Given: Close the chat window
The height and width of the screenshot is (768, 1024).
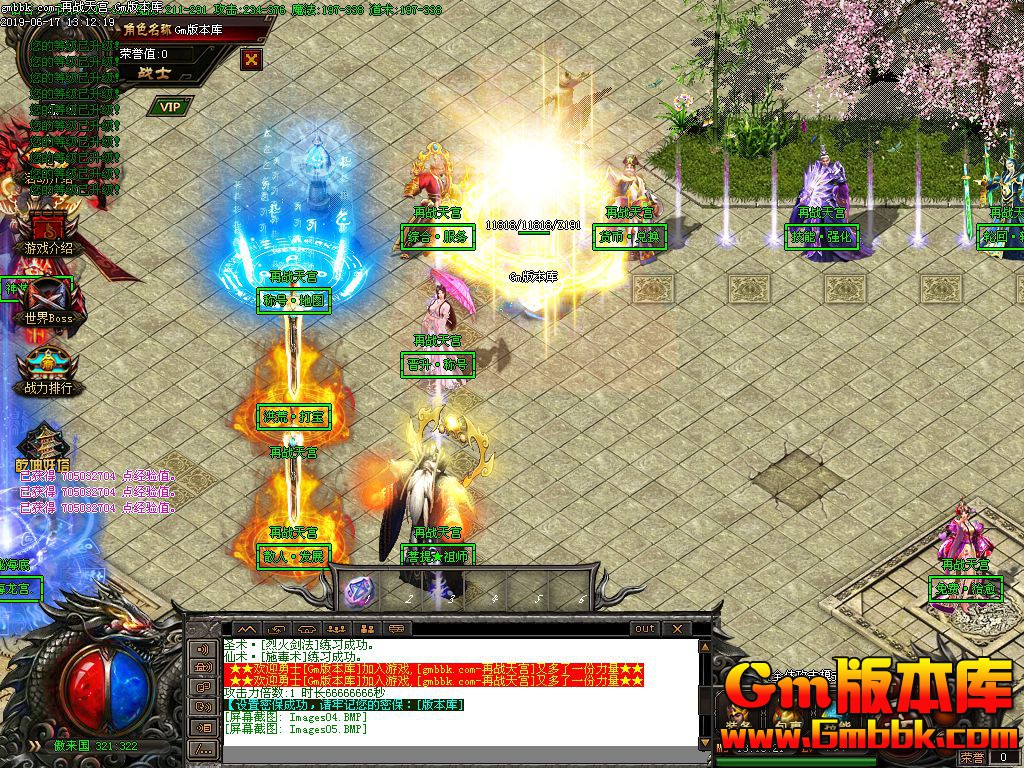Looking at the screenshot, I should point(677,629).
